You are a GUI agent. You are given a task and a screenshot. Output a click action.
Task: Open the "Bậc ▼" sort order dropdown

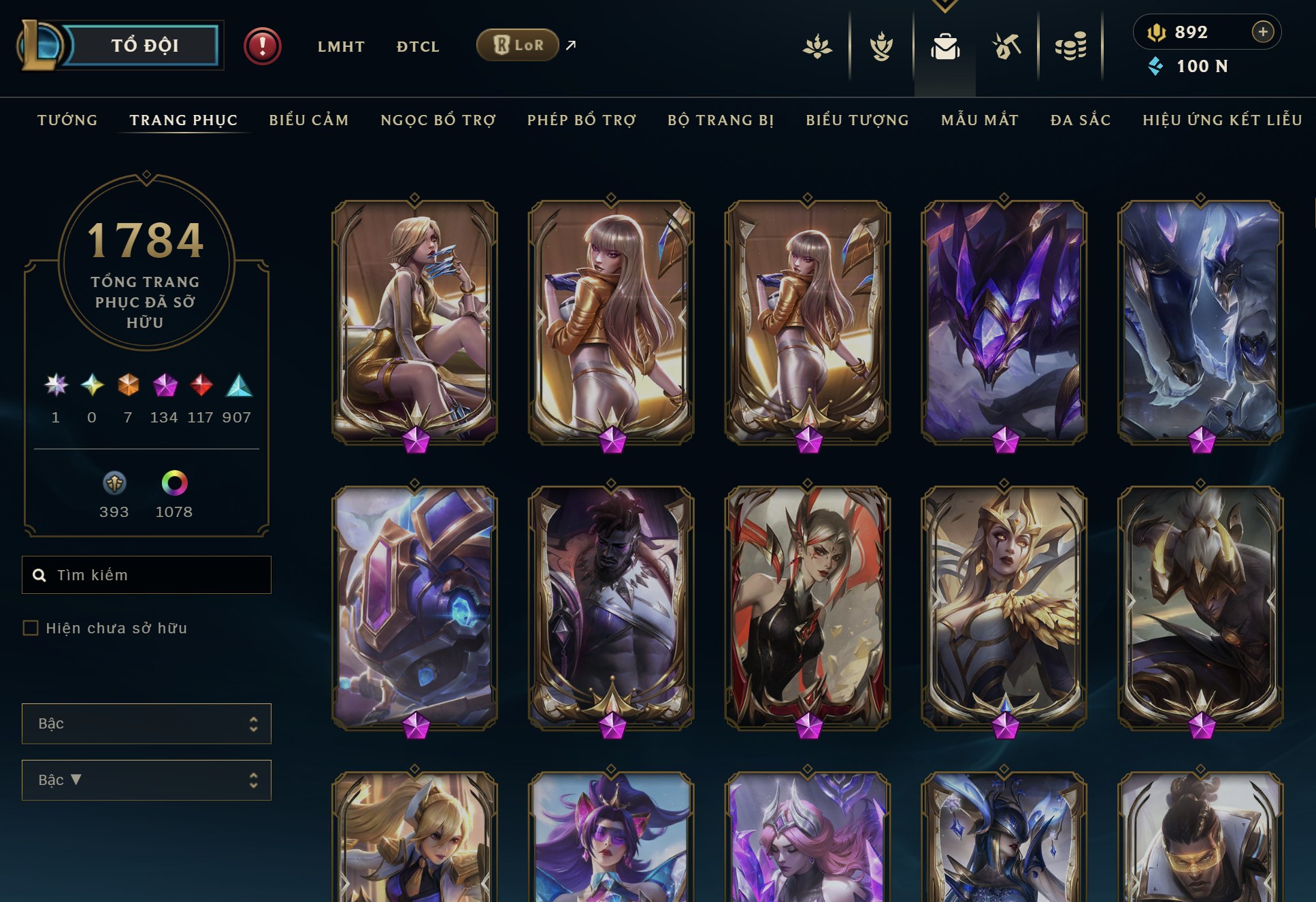146,780
